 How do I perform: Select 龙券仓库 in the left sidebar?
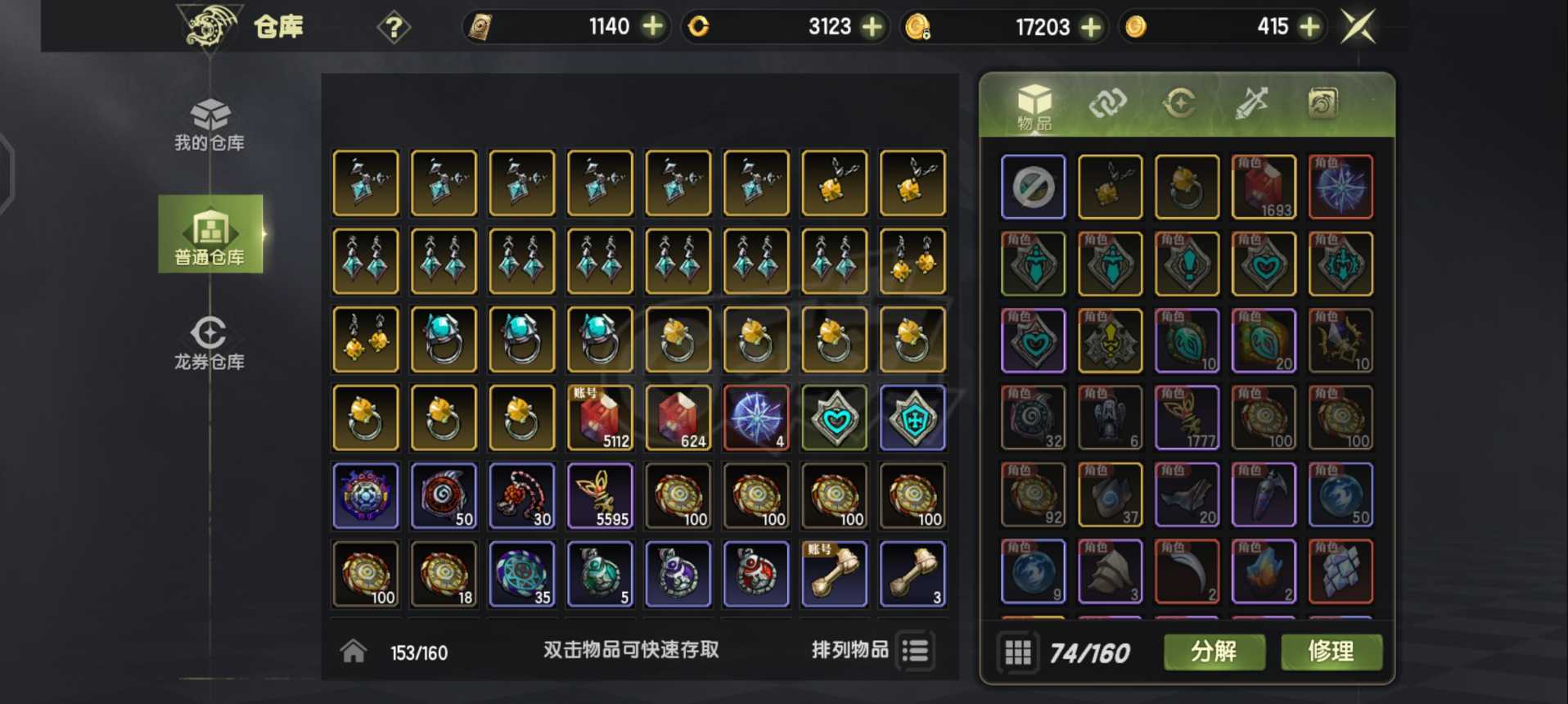click(210, 339)
